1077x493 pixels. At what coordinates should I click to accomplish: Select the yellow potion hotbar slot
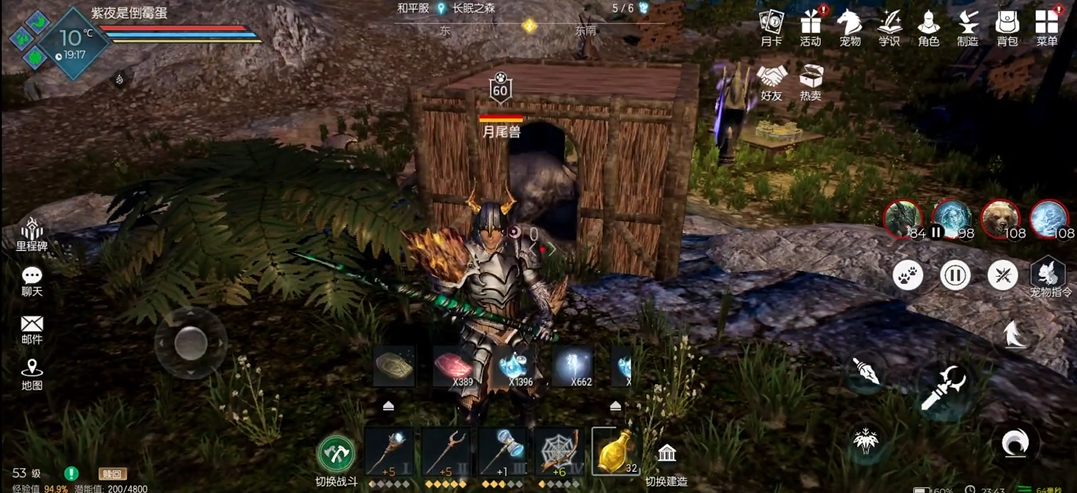pyautogui.click(x=615, y=452)
